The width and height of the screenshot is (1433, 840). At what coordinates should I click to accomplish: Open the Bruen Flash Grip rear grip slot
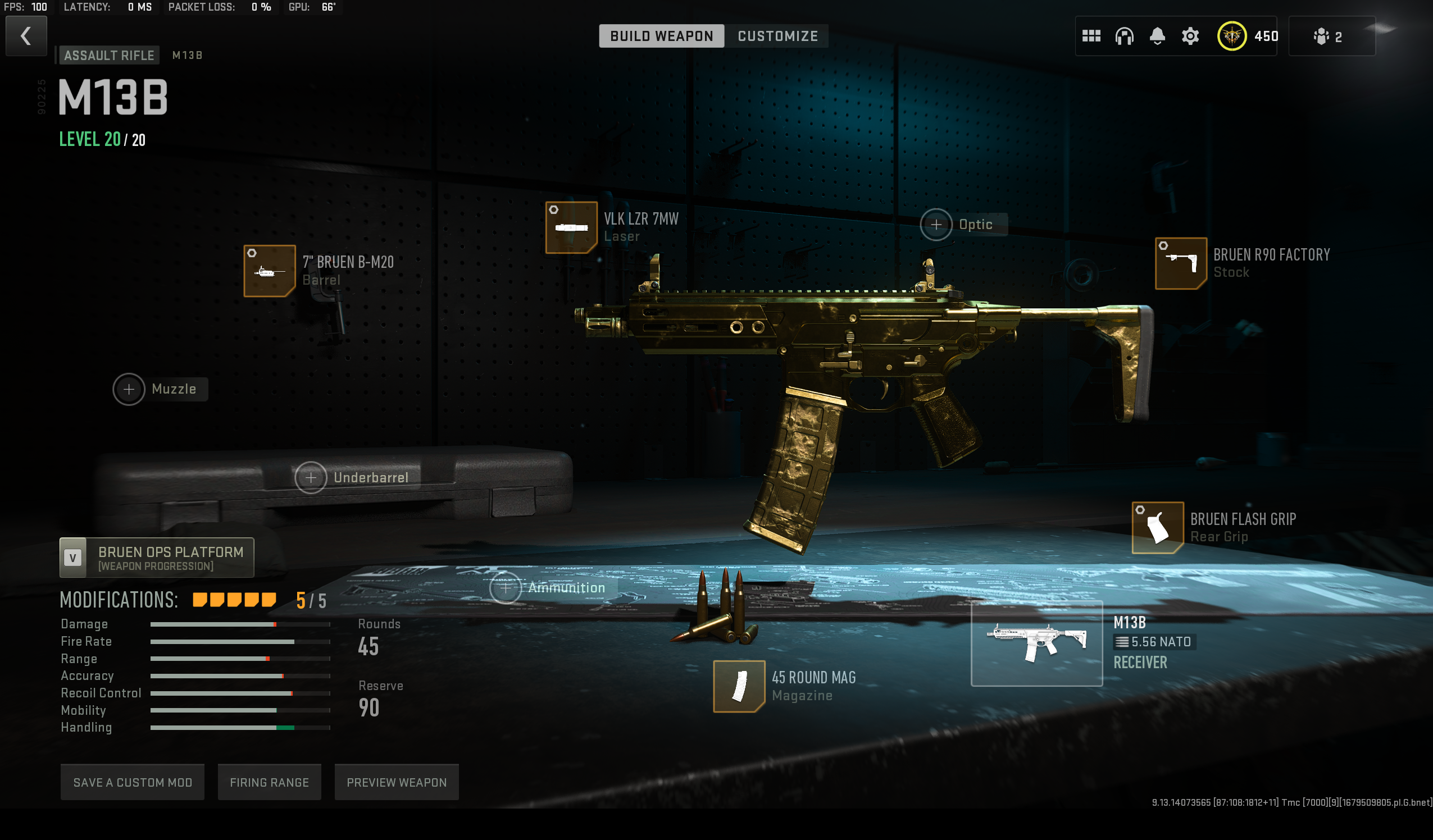pyautogui.click(x=1157, y=528)
